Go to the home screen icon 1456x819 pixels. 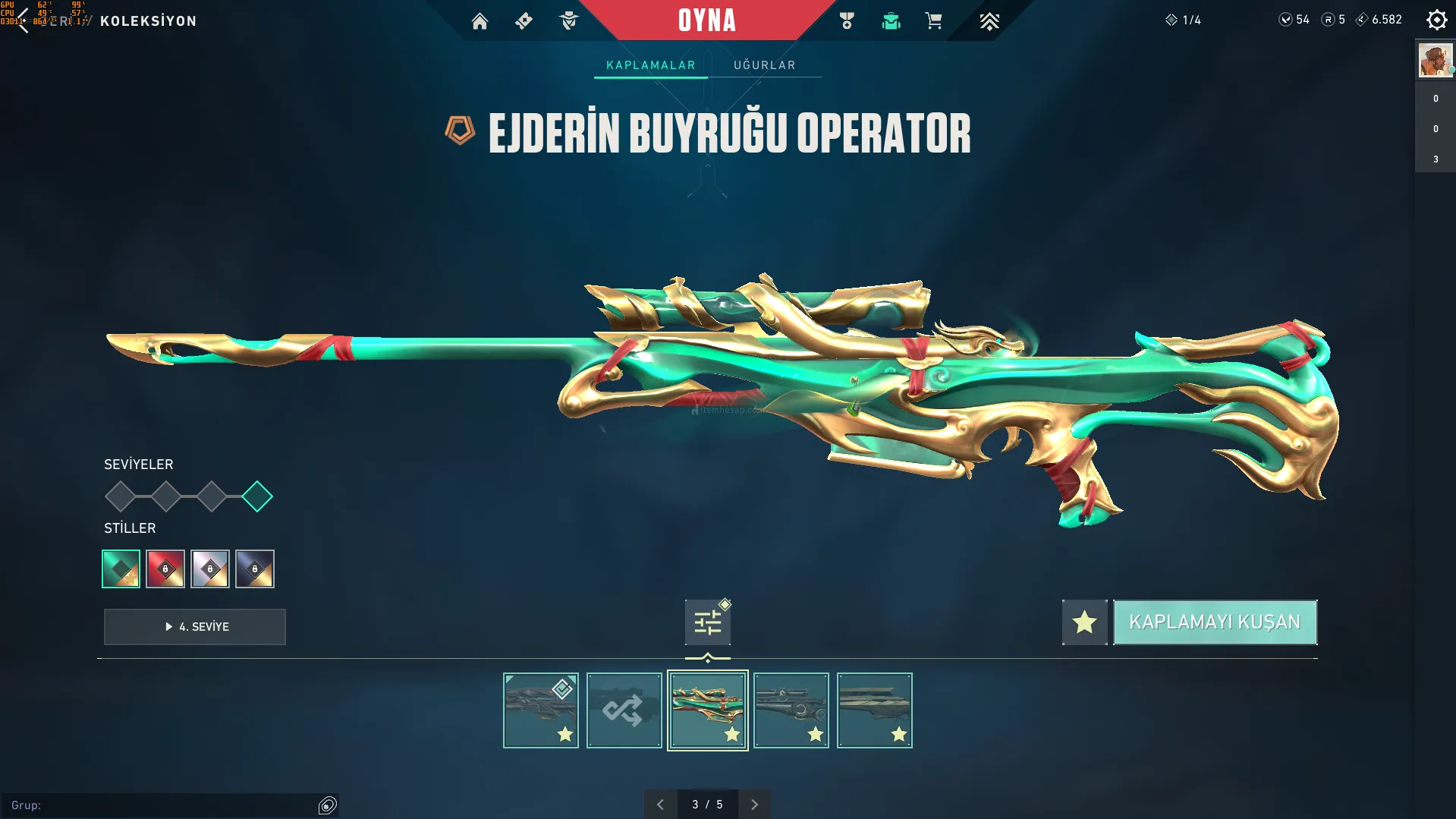click(480, 21)
